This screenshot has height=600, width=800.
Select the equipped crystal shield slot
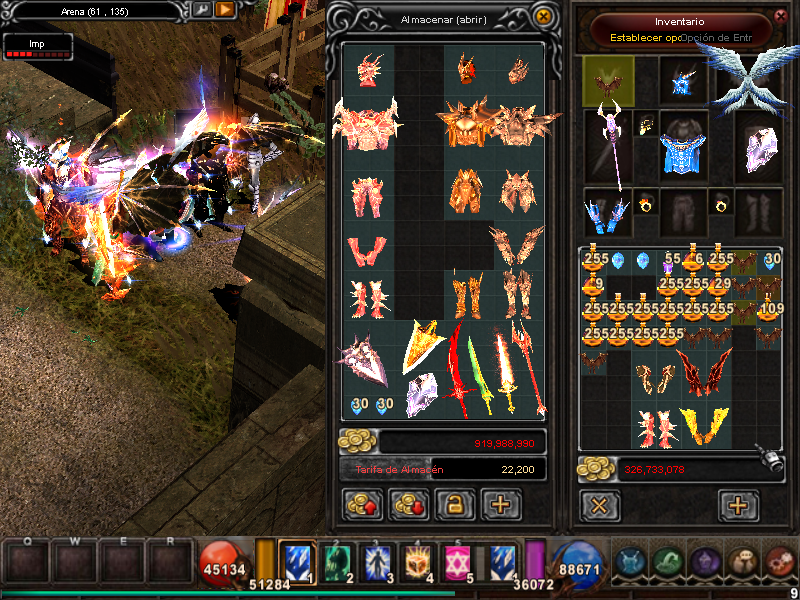tap(760, 148)
